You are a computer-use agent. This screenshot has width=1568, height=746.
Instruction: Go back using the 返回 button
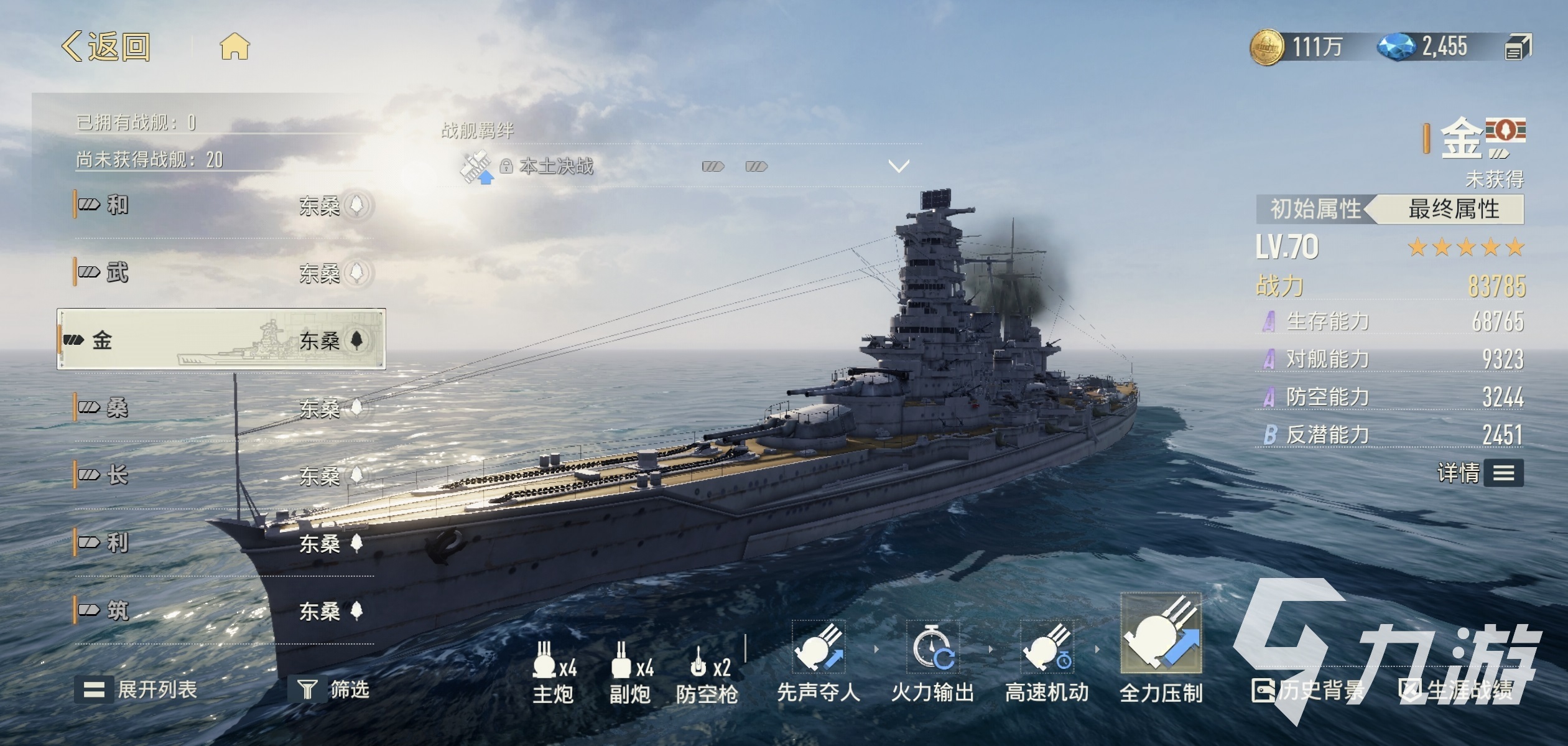point(106,47)
